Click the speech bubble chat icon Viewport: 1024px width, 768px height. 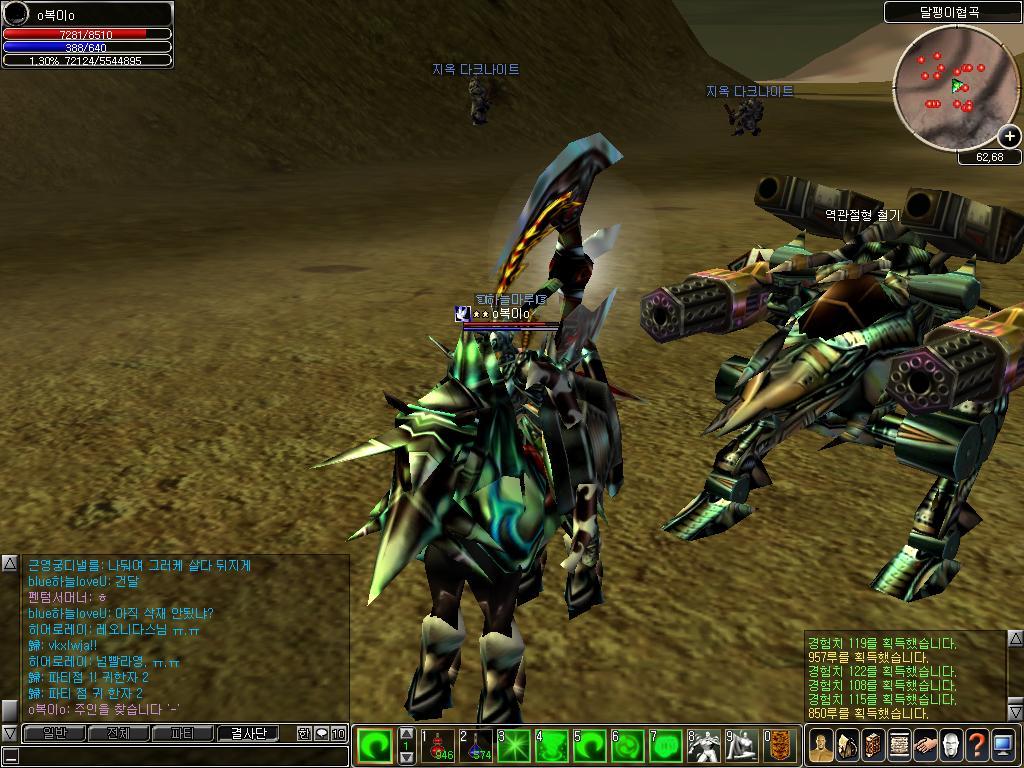coord(321,733)
